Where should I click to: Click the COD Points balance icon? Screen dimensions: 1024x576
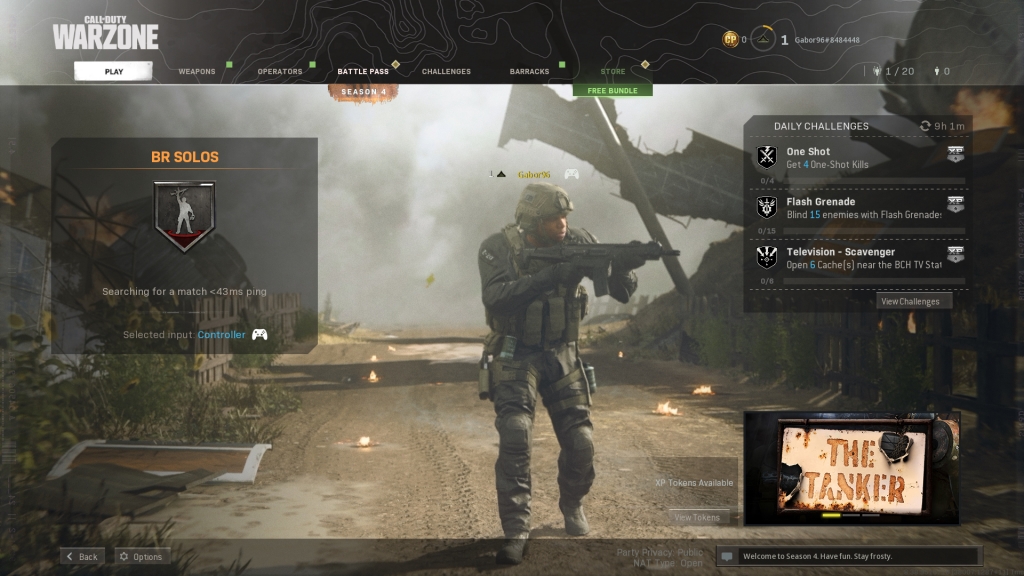(731, 40)
